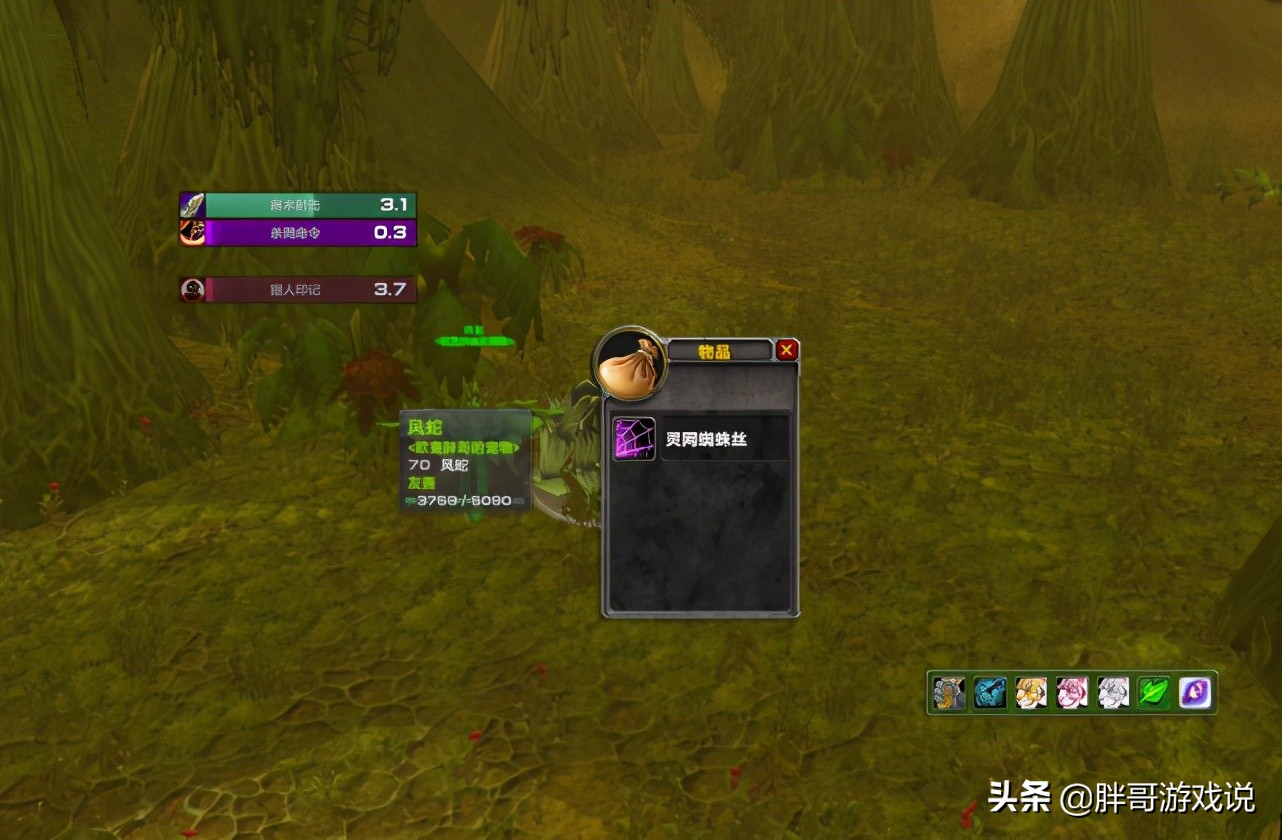Click the green leaf buff icon in the buff bar
This screenshot has width=1282, height=840.
click(x=1155, y=692)
